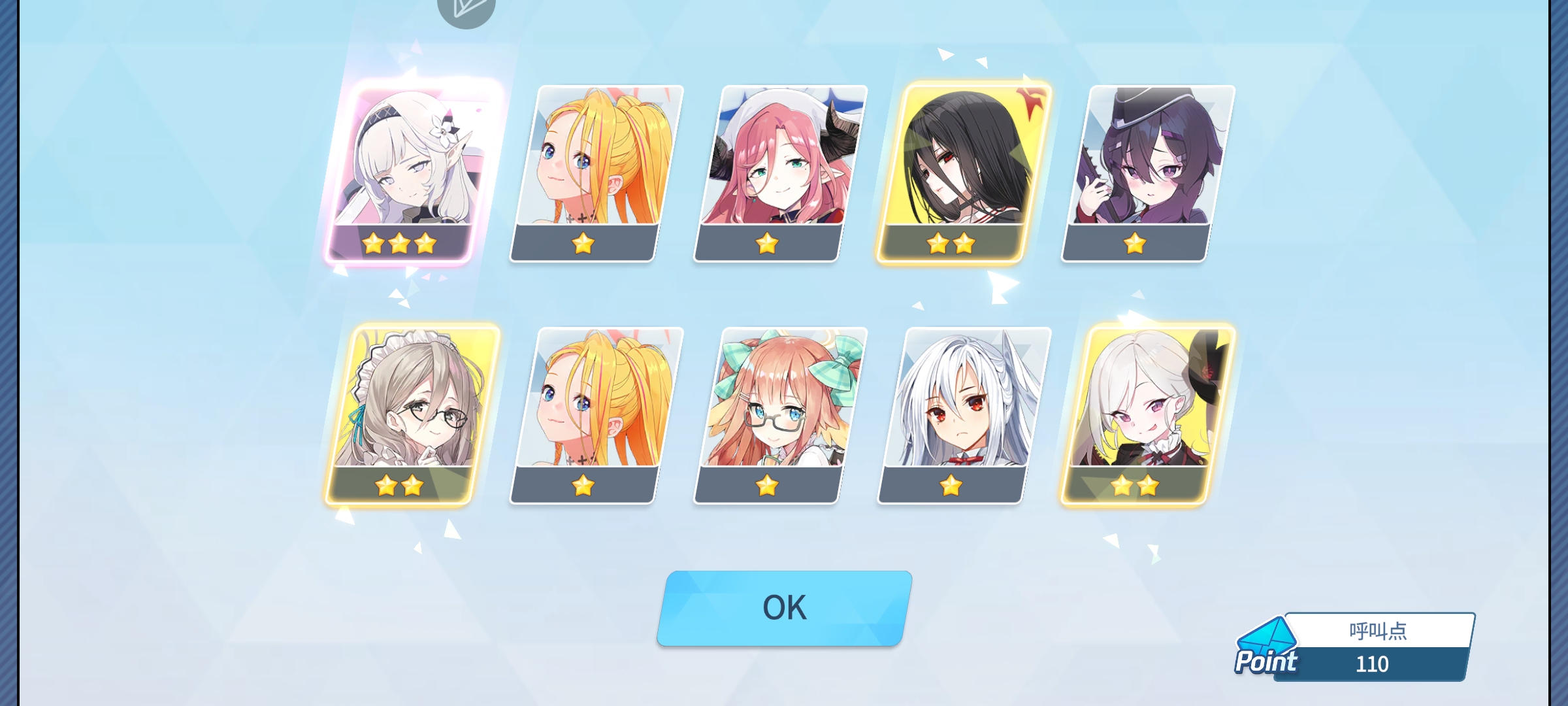This screenshot has width=1568, height=706.
Task: Select the purple-haired girl with military cap
Action: coord(1148,173)
